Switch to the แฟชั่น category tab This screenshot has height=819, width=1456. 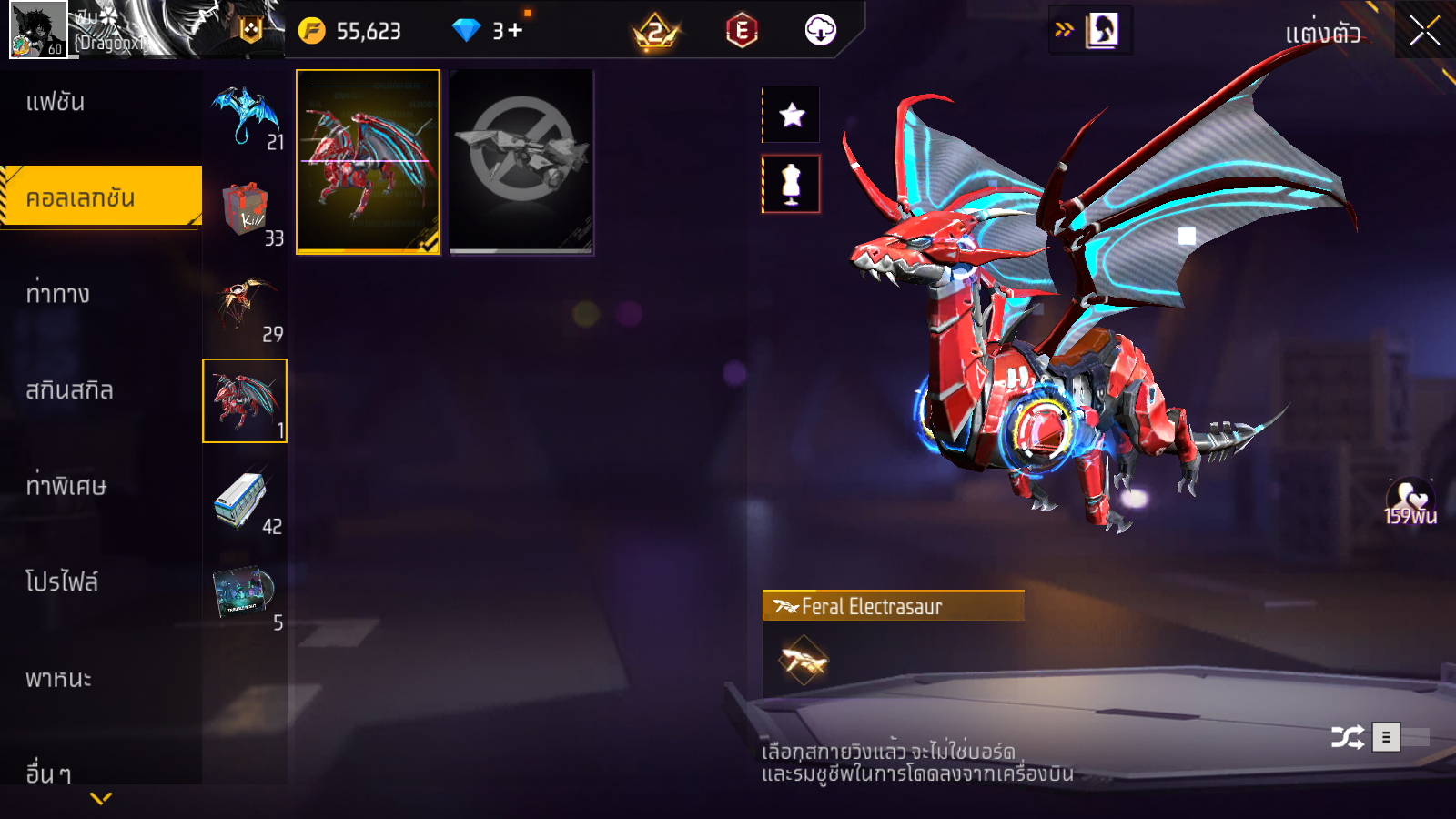coord(56,102)
